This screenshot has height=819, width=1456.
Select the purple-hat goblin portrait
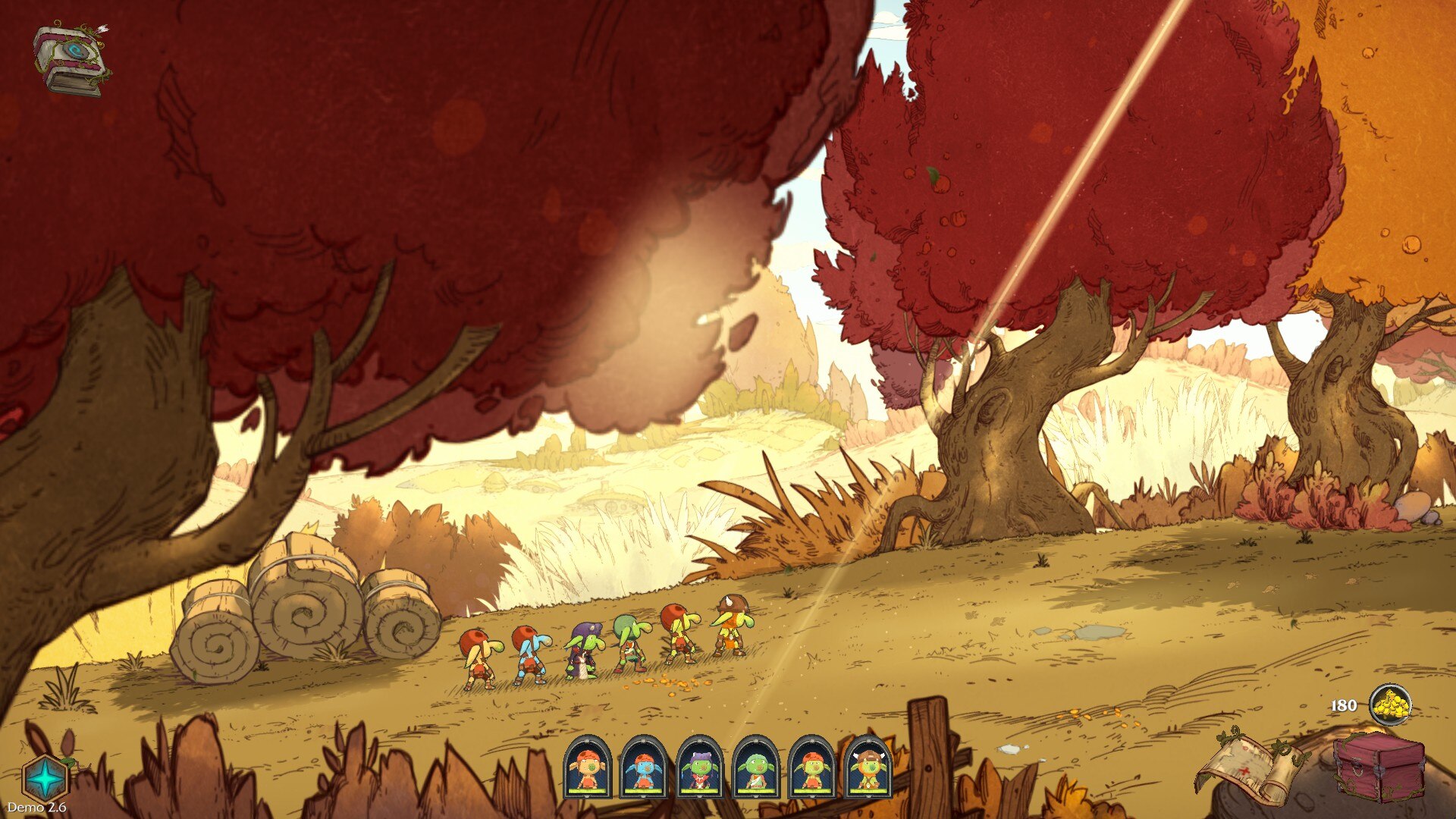point(700,768)
